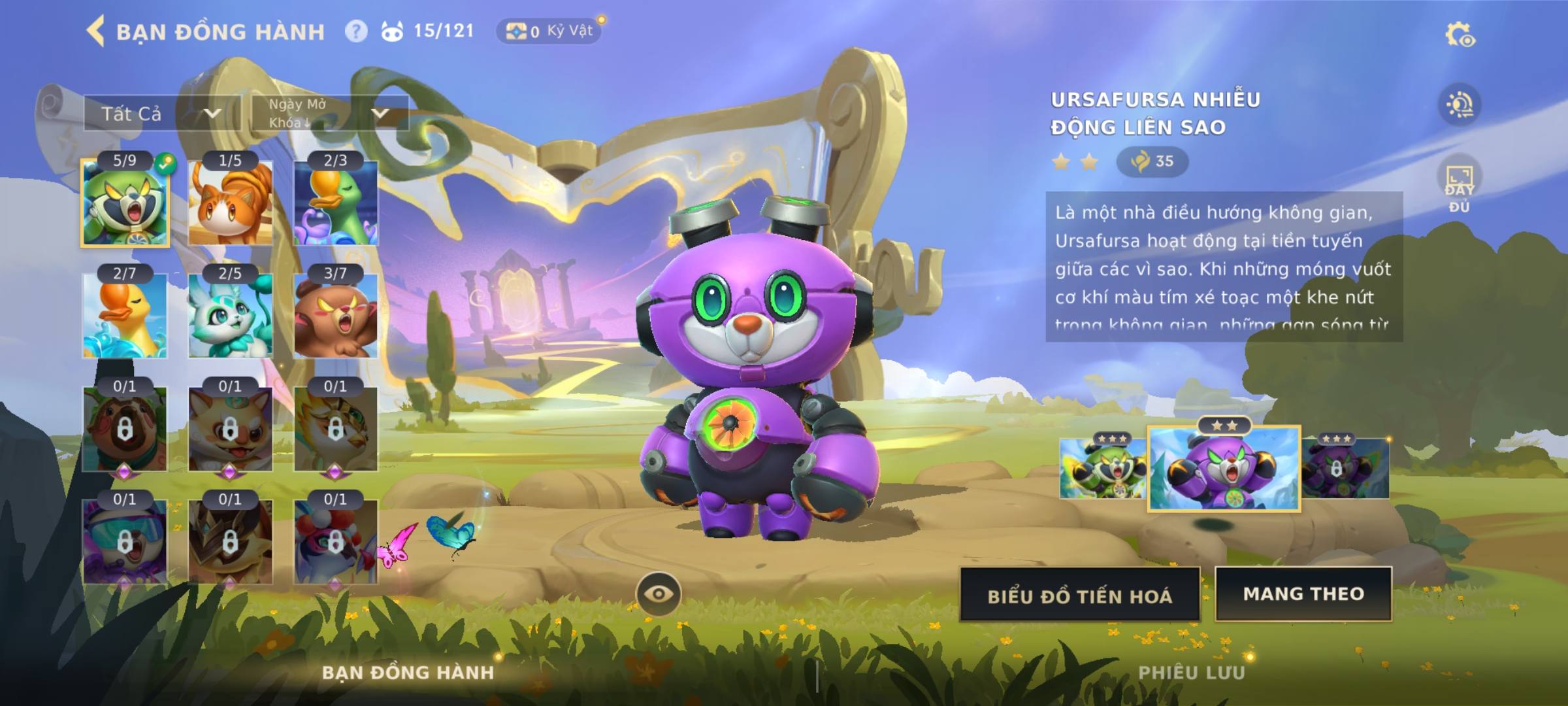Open the gear settings icon
1568x706 pixels.
[x=1460, y=35]
